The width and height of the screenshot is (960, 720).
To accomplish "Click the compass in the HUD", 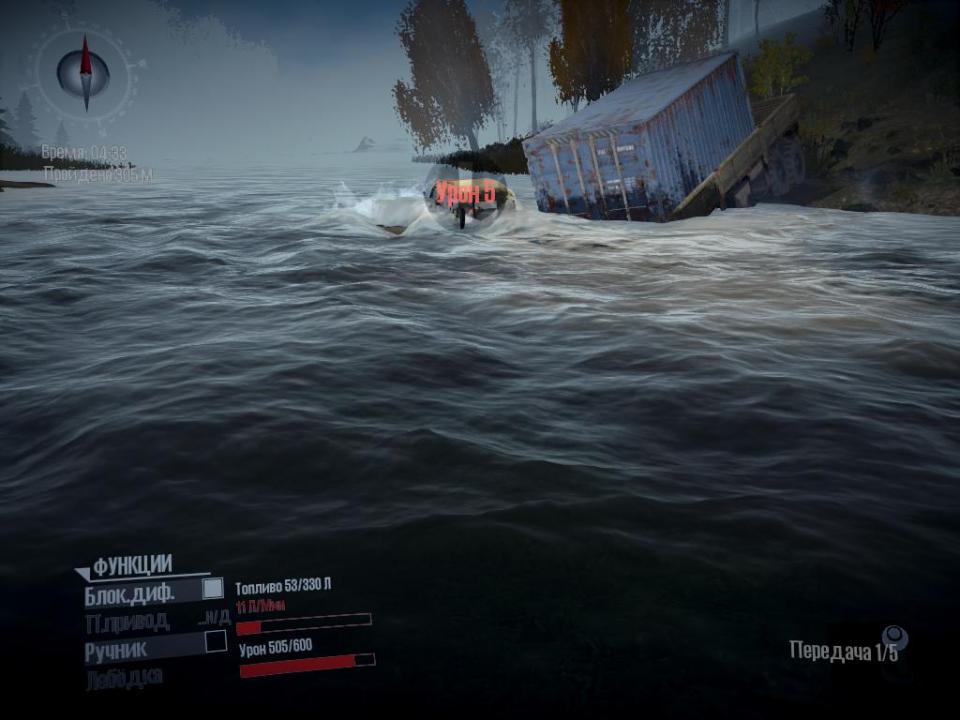I will tap(84, 73).
